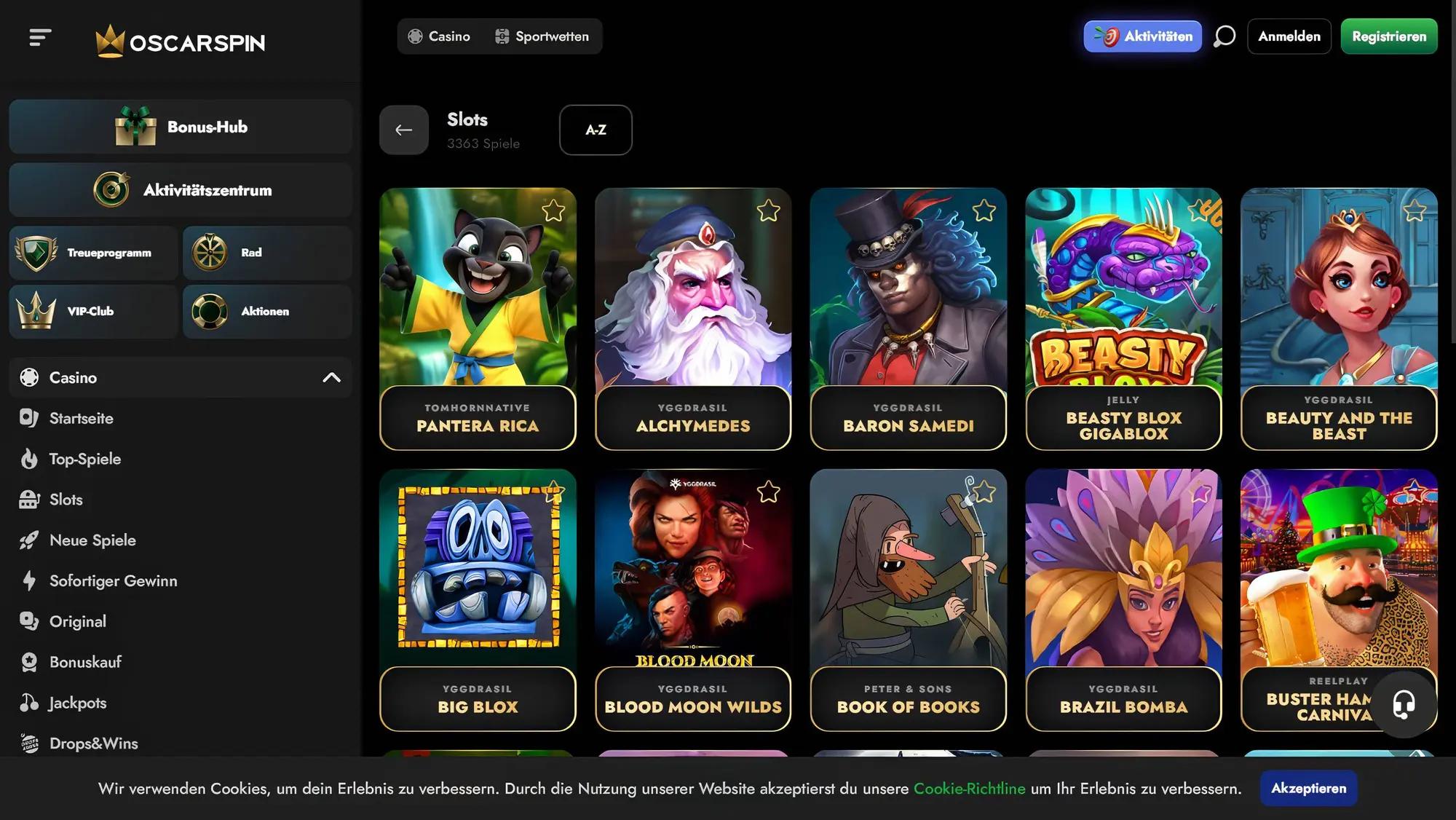Open the search function
This screenshot has height=820, width=1456.
click(x=1224, y=36)
